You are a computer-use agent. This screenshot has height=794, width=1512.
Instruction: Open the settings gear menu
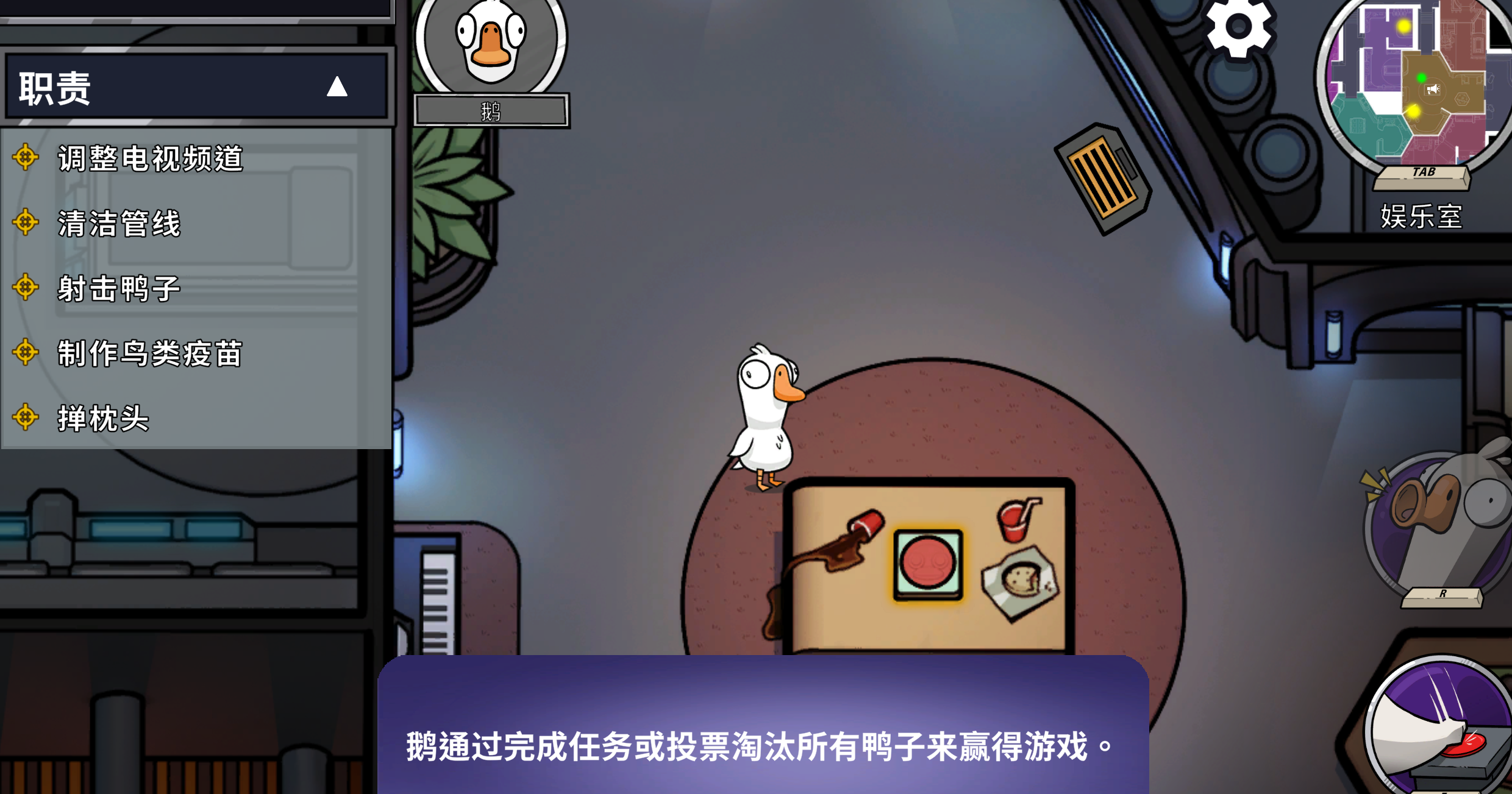click(x=1238, y=26)
